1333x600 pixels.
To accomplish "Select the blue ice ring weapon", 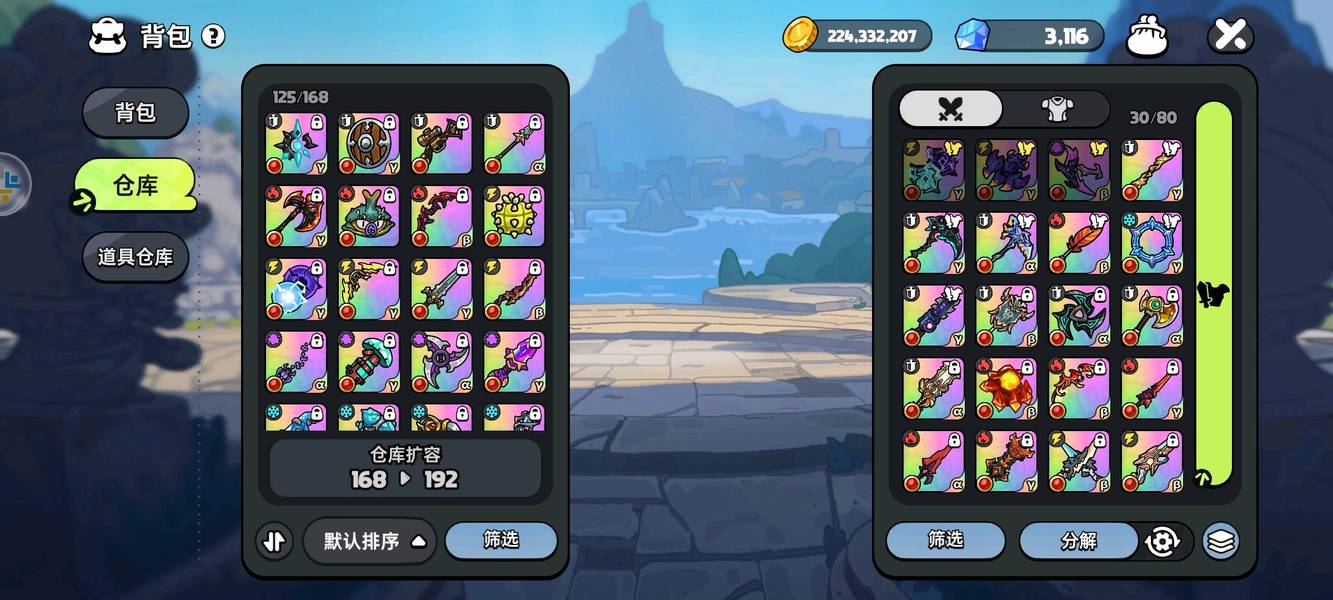I will (1152, 243).
